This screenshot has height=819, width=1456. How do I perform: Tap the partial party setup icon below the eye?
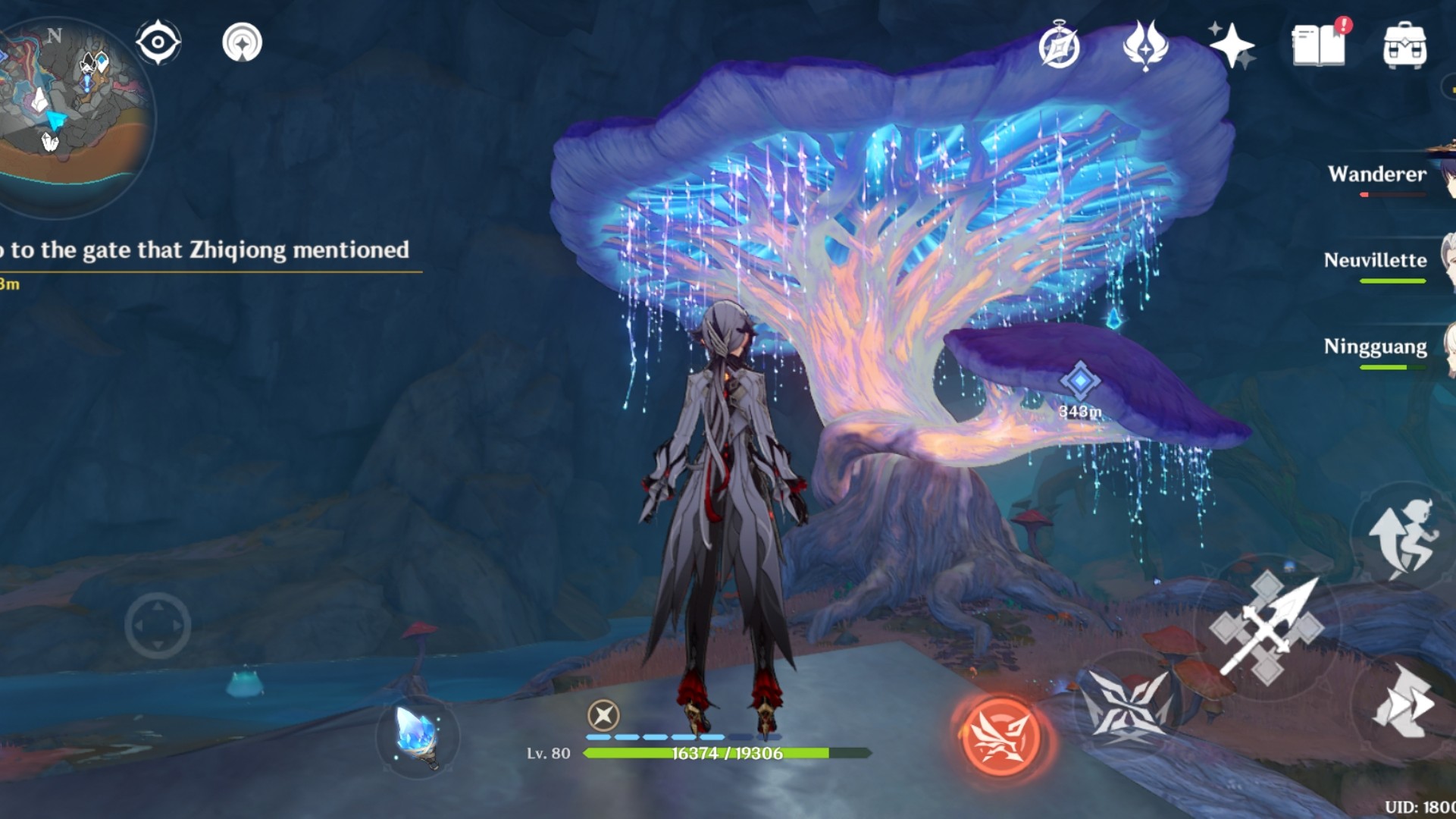click(x=241, y=43)
